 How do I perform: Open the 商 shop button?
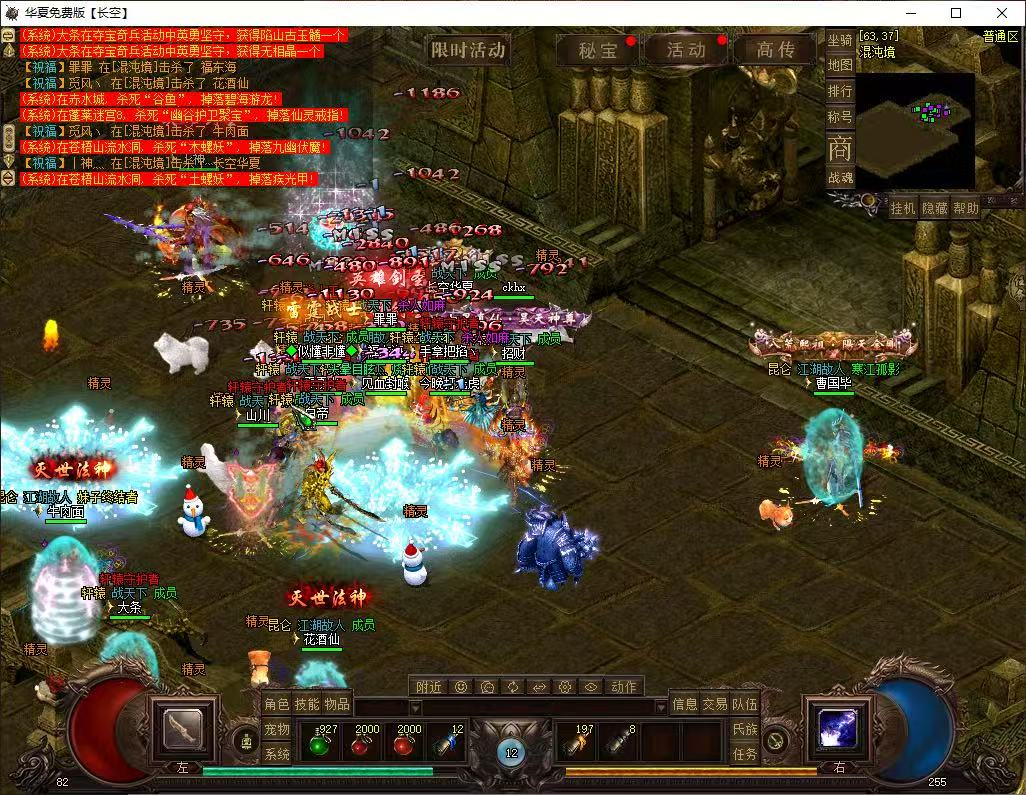(840, 147)
